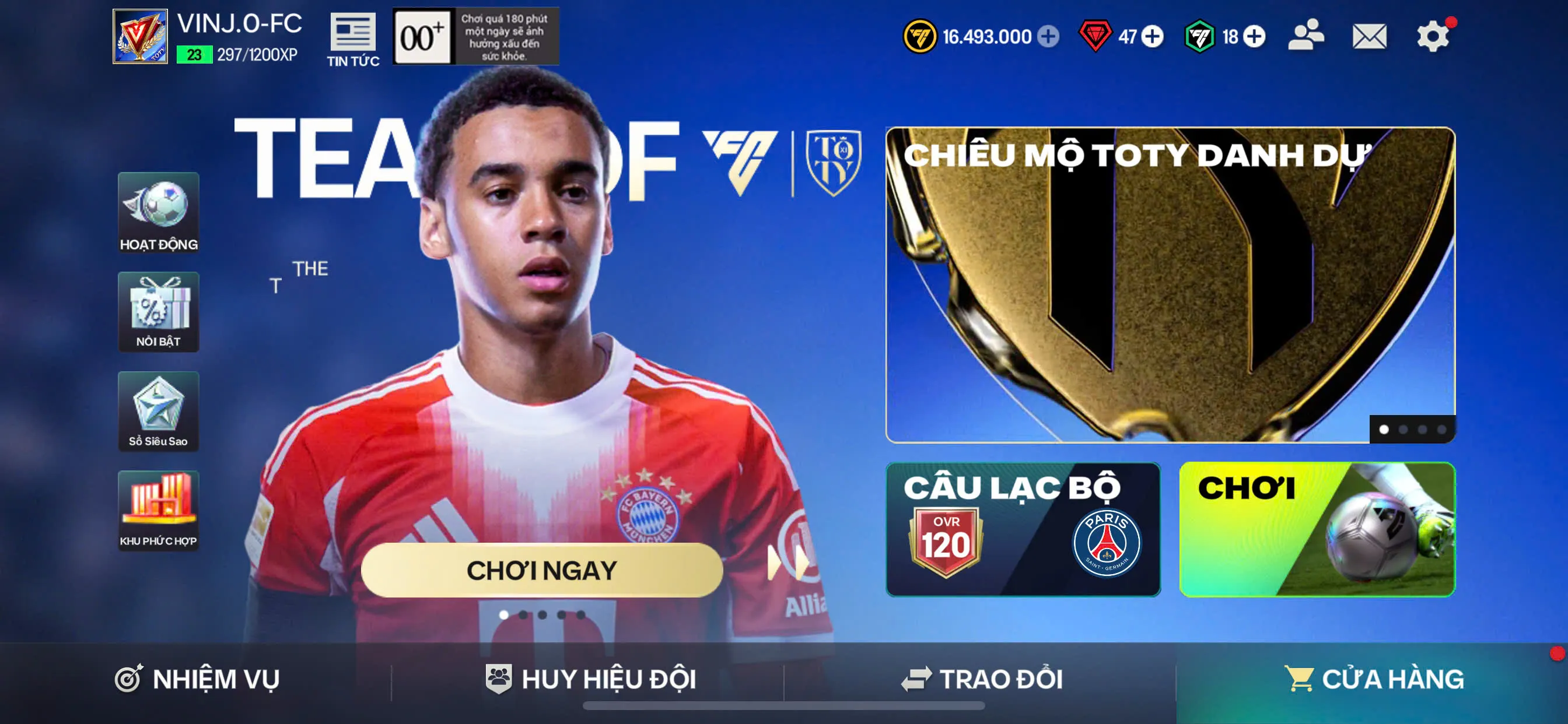Open the Cửa Hàng store tab
Viewport: 1568px width, 724px height.
(x=1373, y=679)
